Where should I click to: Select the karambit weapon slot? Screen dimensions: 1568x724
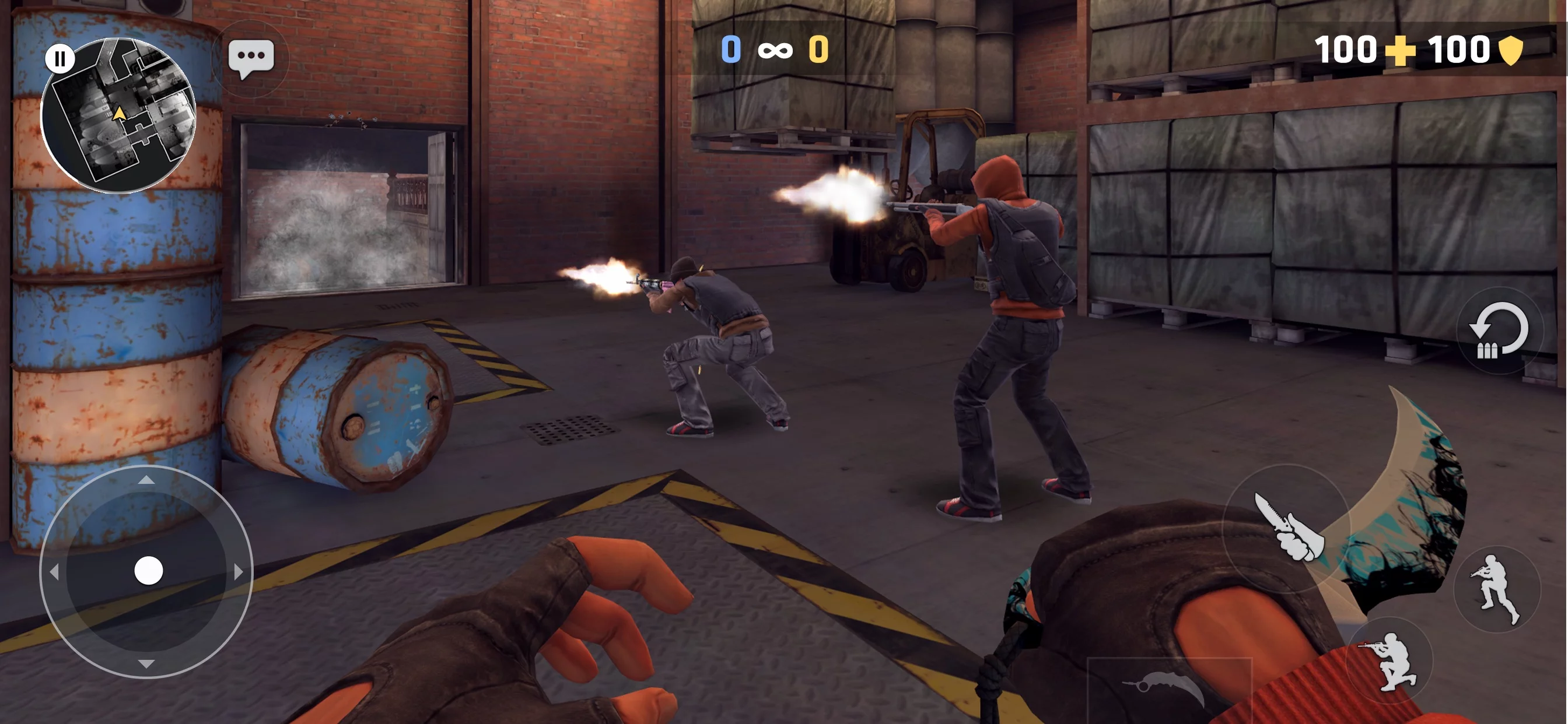click(x=1168, y=686)
